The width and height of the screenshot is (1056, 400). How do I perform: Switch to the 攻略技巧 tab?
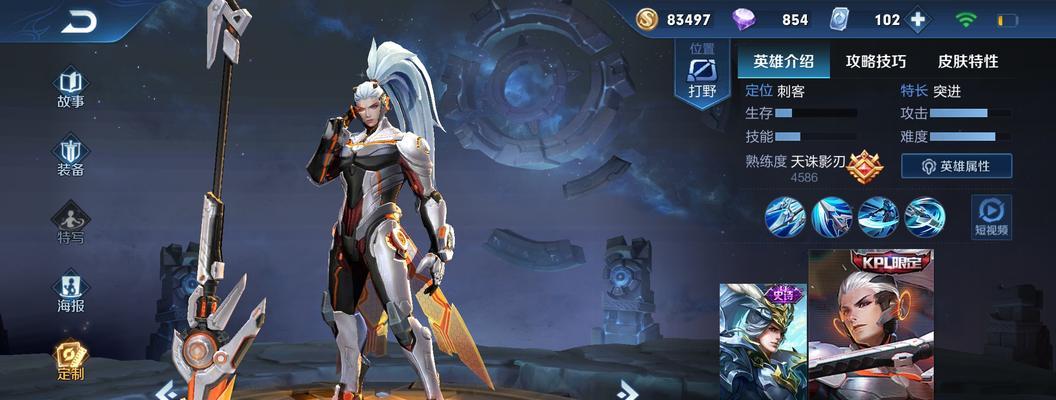click(x=875, y=61)
